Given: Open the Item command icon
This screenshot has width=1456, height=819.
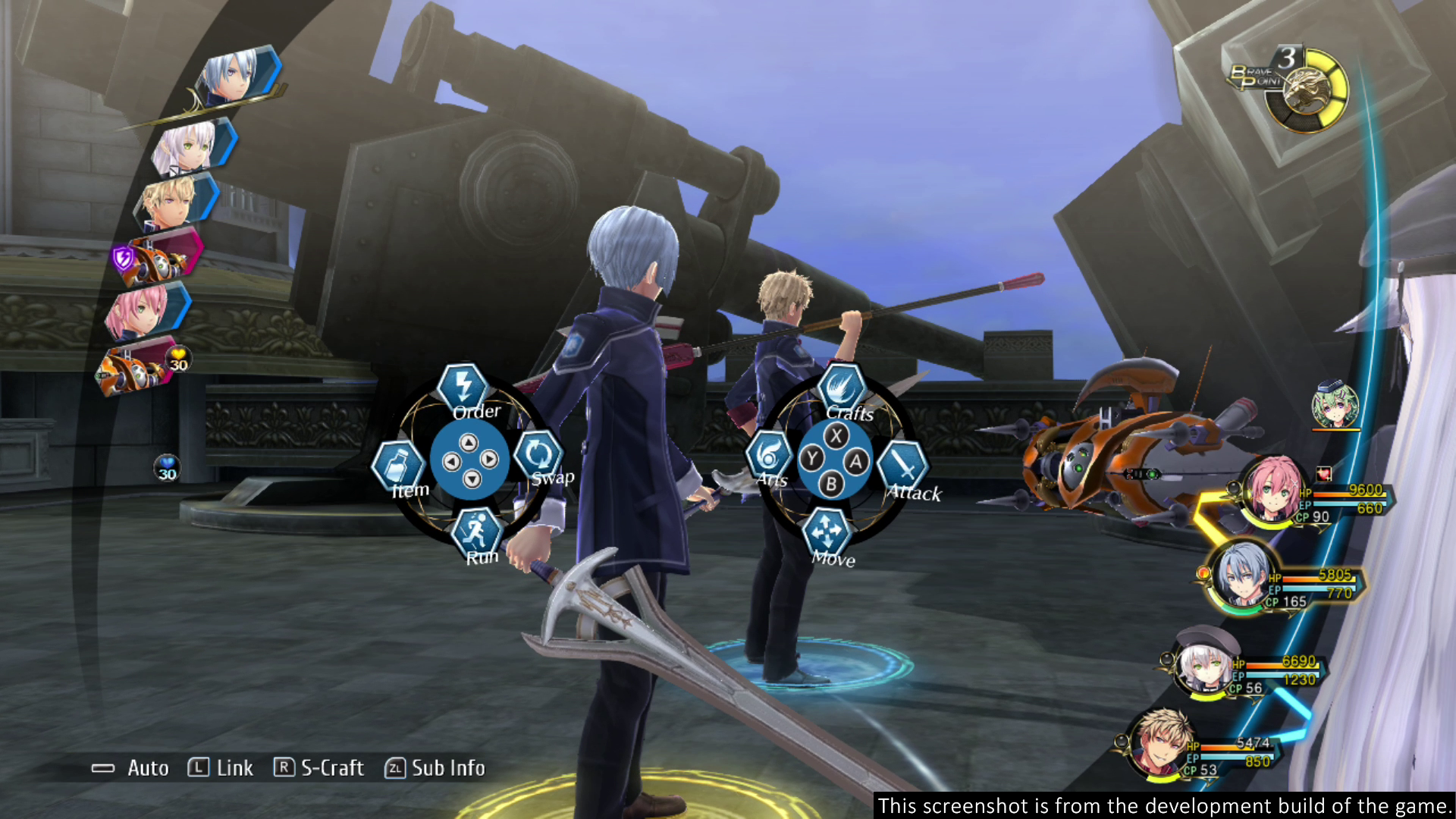Looking at the screenshot, I should click(397, 461).
